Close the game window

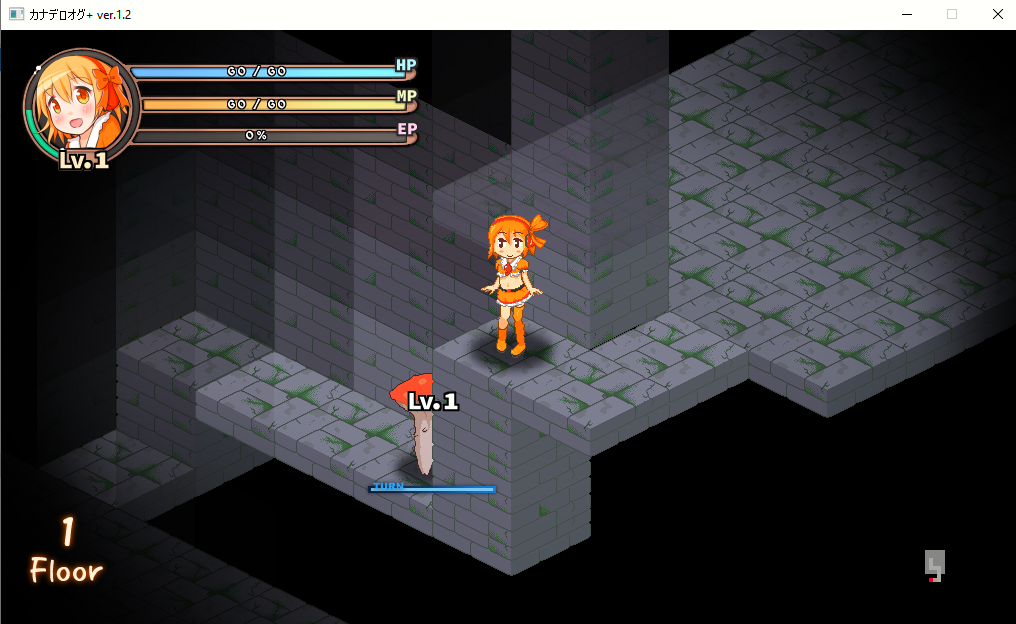point(997,14)
